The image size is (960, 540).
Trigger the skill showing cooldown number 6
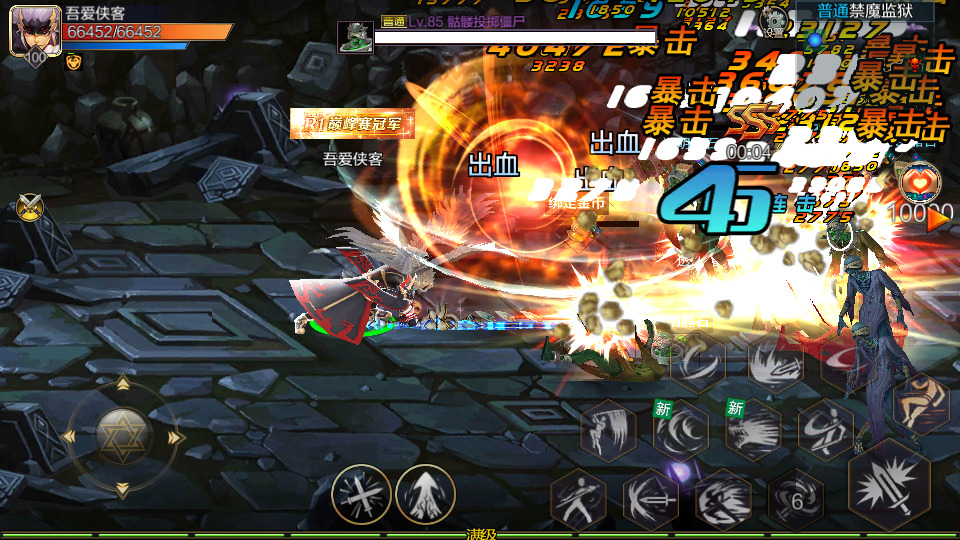pyautogui.click(x=797, y=499)
